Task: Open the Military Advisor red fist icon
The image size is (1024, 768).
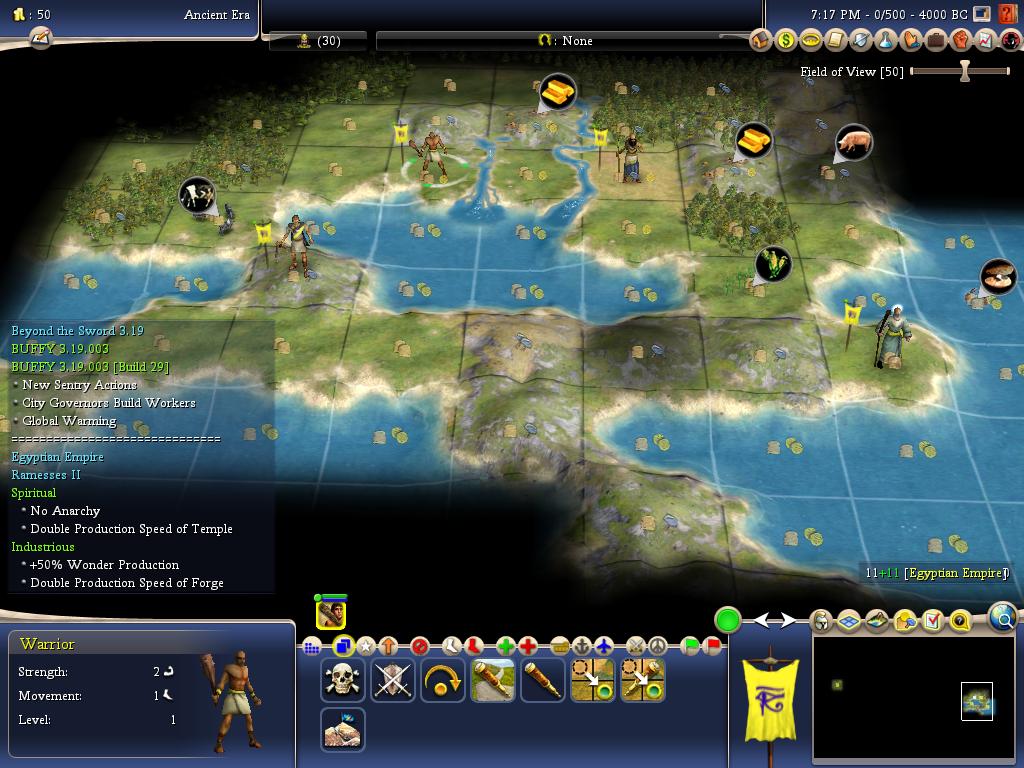Action: click(x=960, y=41)
